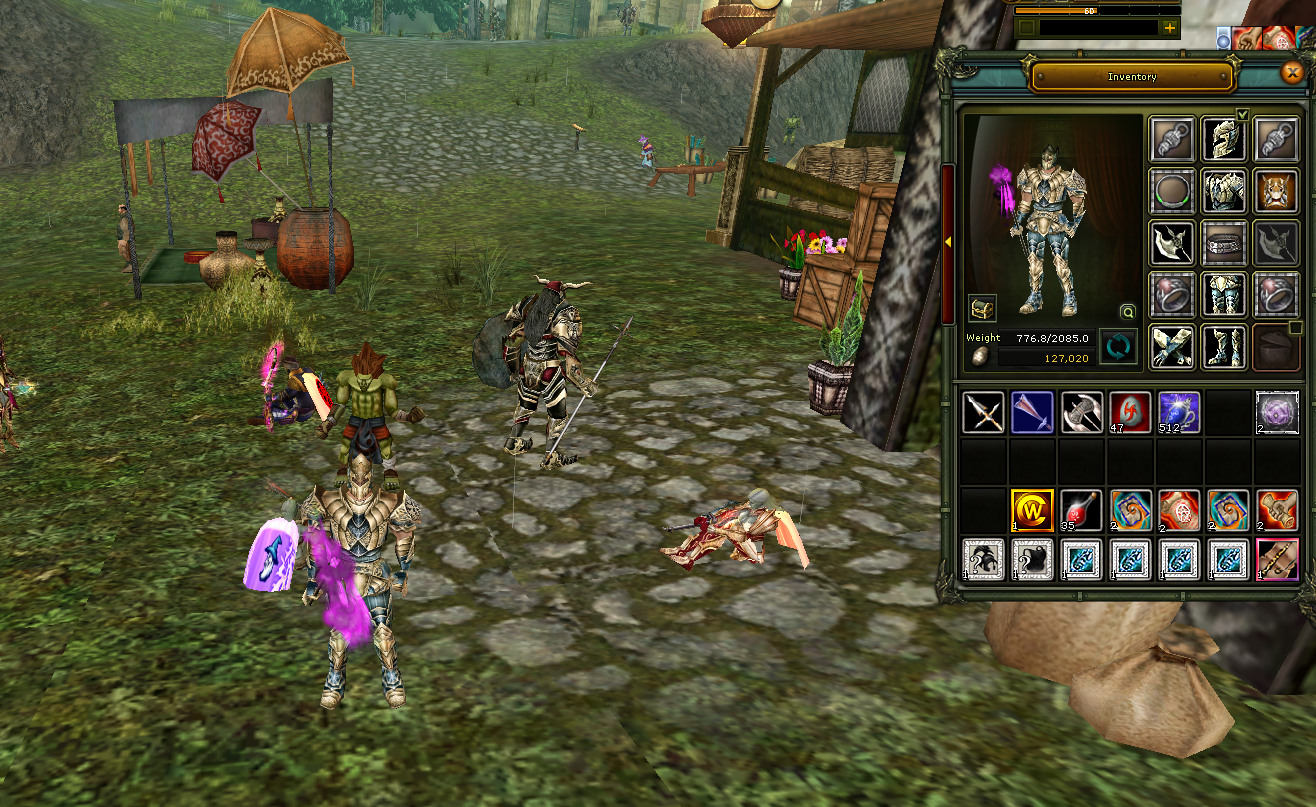The height and width of the screenshot is (807, 1316).
Task: Select the pink-bordered scroll item
Action: click(1277, 559)
